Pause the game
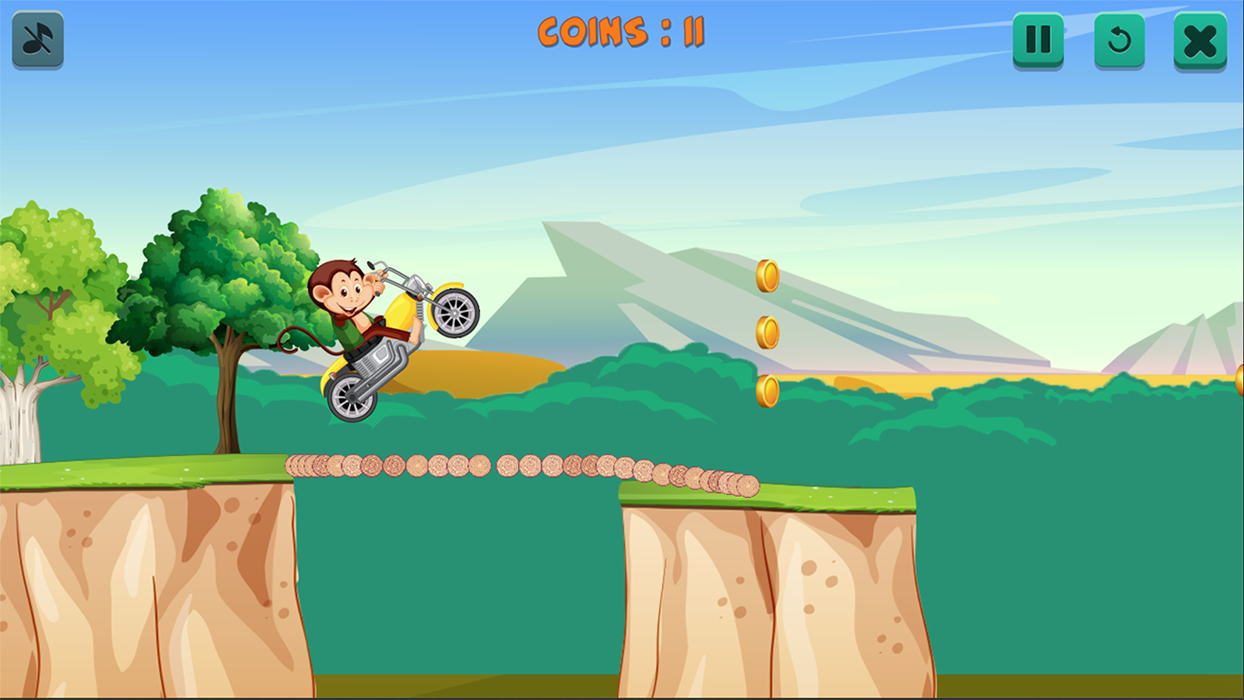Screen dimensions: 1244x700 (x=1038, y=40)
